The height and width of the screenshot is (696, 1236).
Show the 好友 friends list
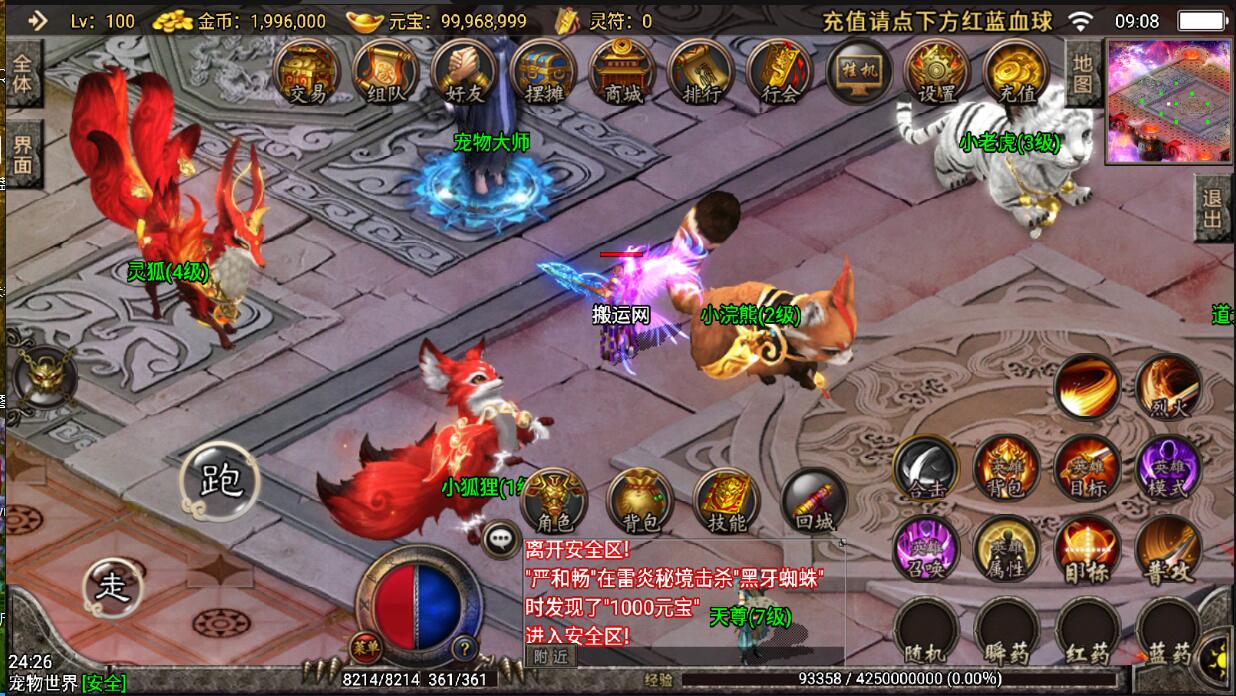(x=465, y=73)
